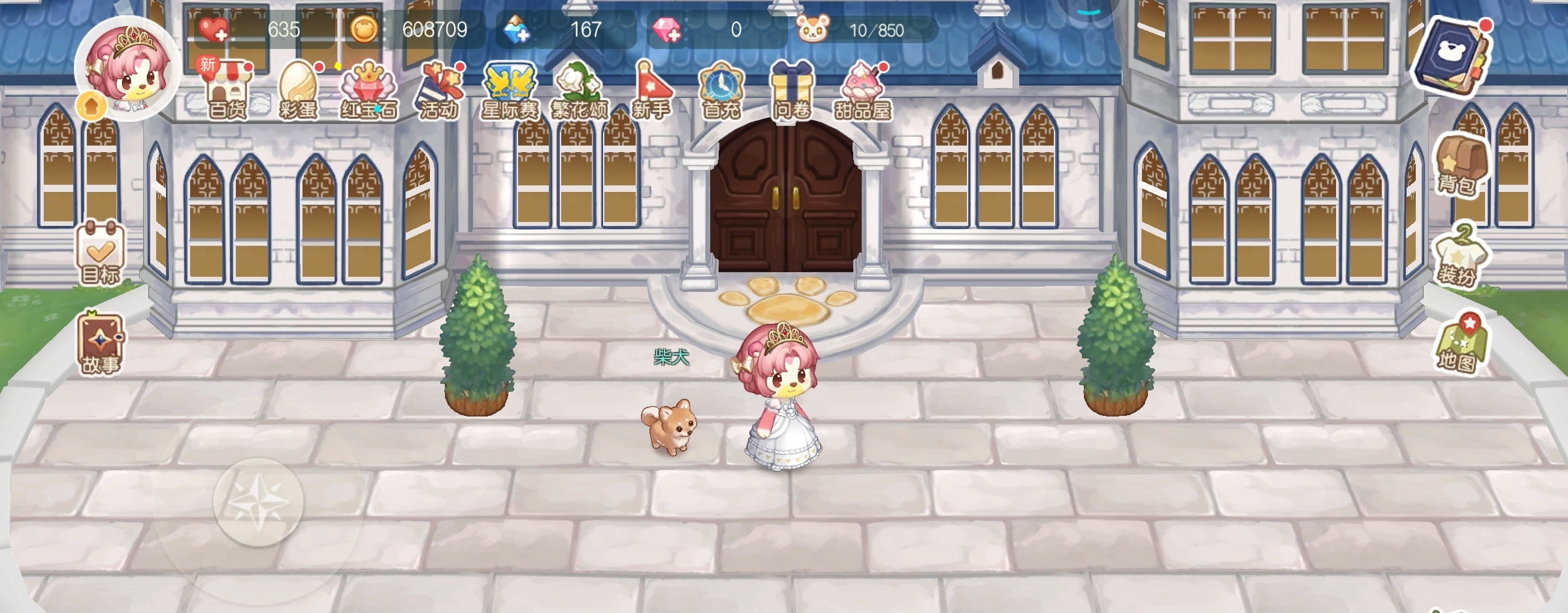The width and height of the screenshot is (1568, 613).
Task: Open the 星际赛 competition
Action: coord(510,91)
